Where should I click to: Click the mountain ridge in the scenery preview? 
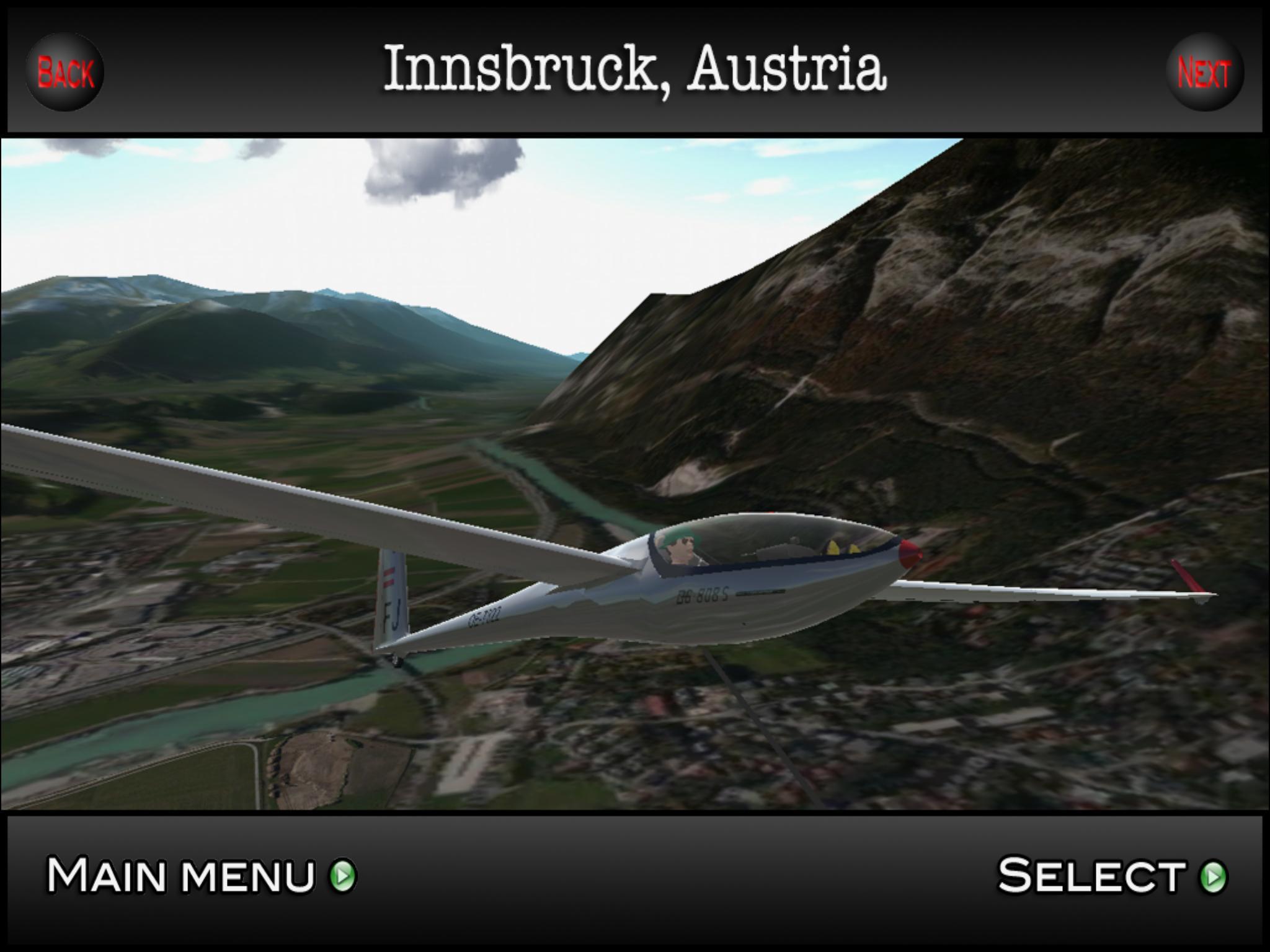click(x=930, y=310)
